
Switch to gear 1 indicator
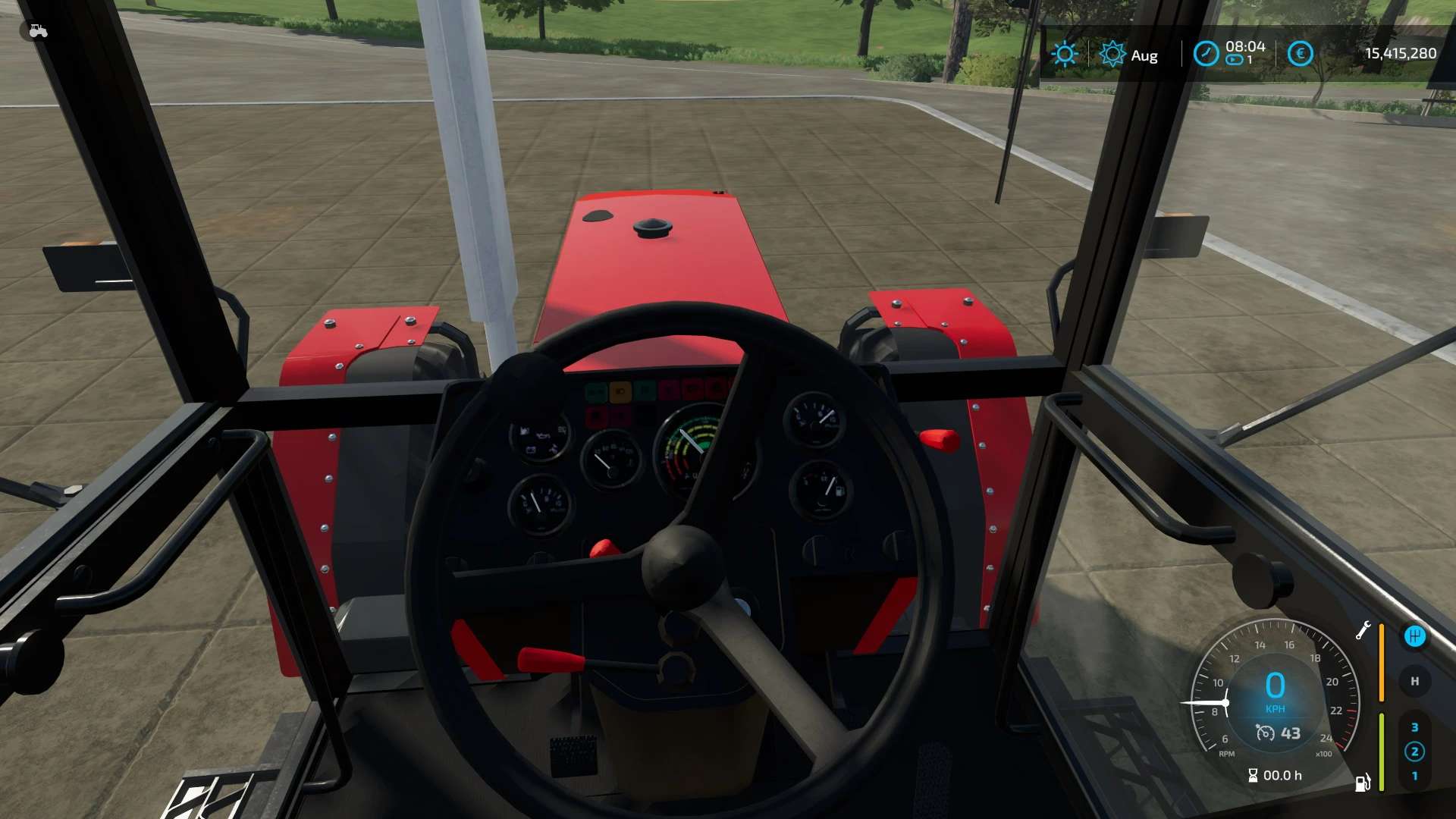coord(1414,776)
